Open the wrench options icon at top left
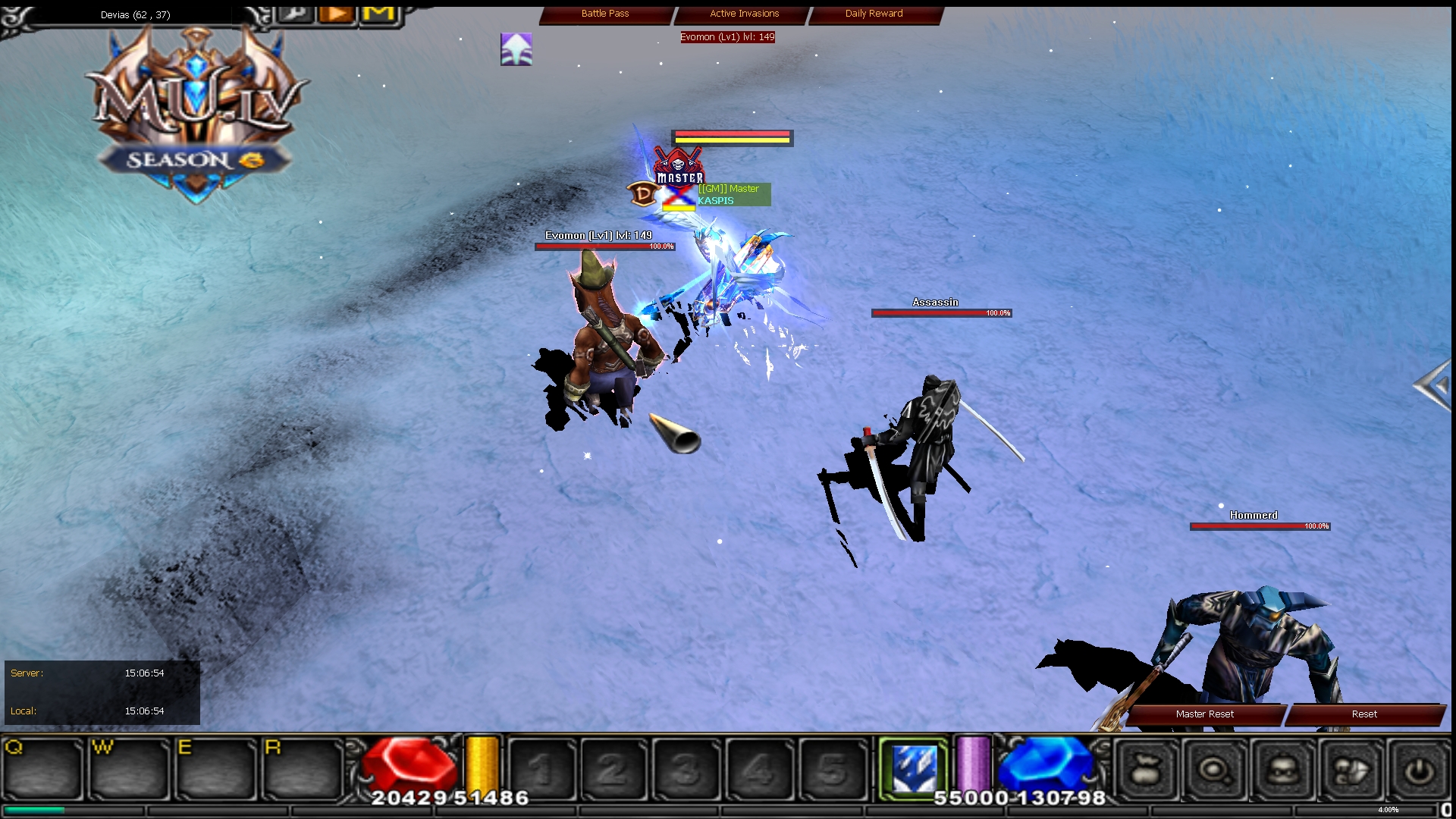 click(x=293, y=14)
